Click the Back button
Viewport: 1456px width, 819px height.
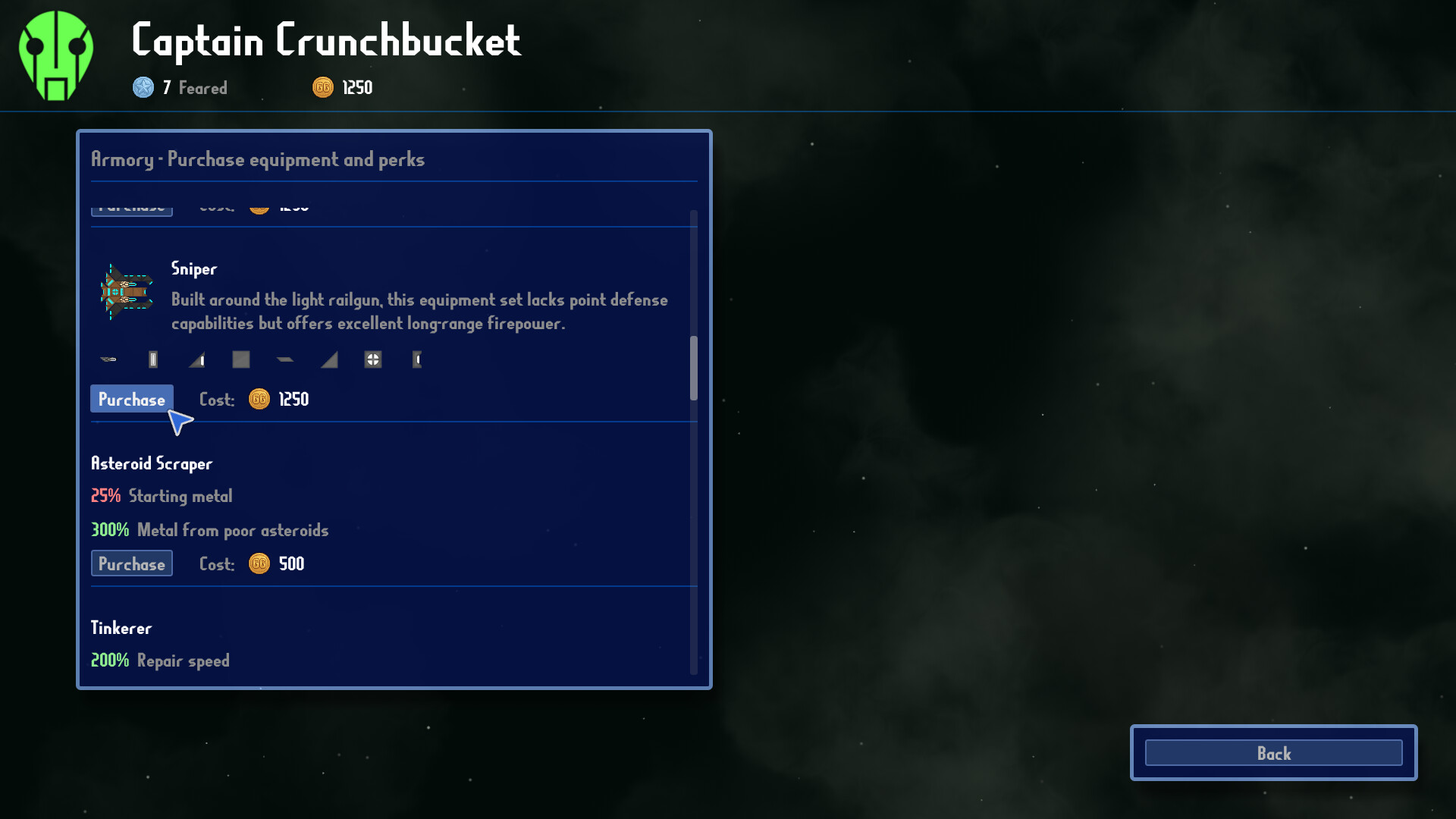coord(1273,753)
